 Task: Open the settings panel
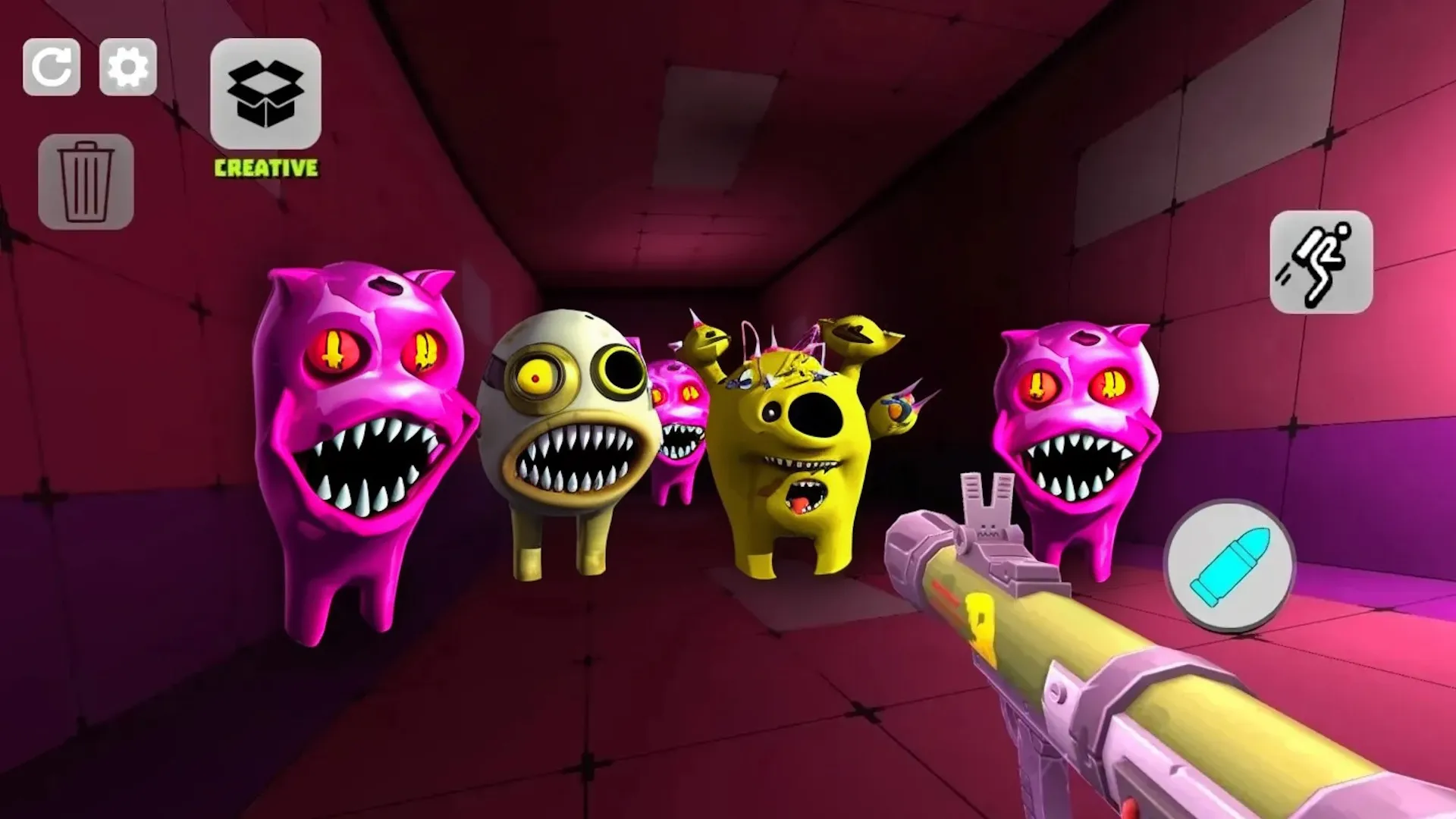tap(127, 68)
